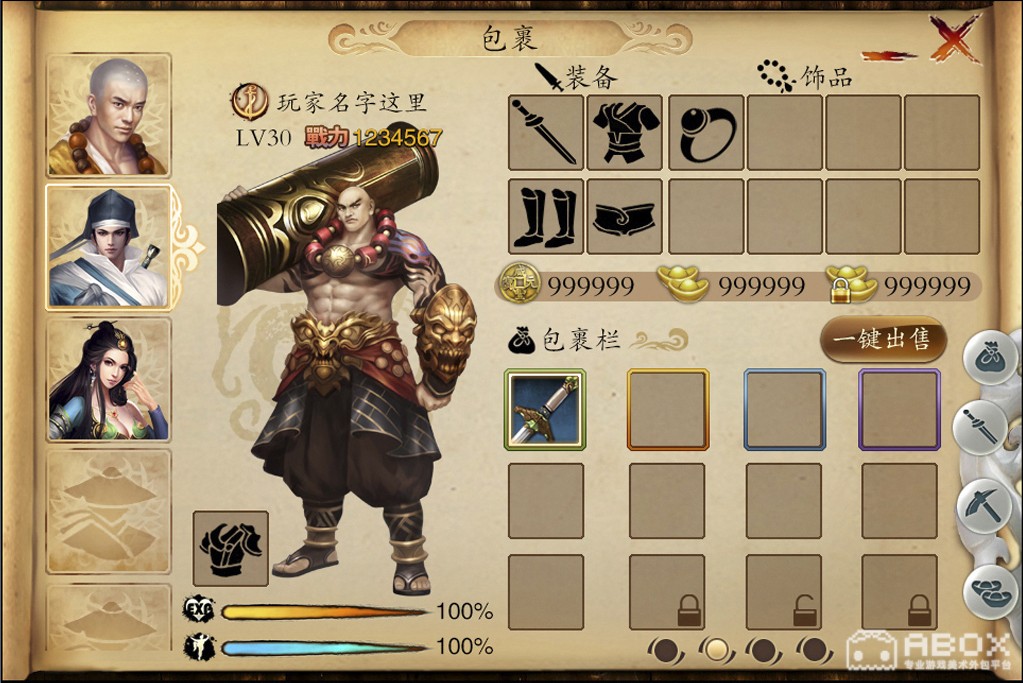Choose the blue-hat swordsman portrait
The height and width of the screenshot is (683, 1023).
click(x=108, y=247)
